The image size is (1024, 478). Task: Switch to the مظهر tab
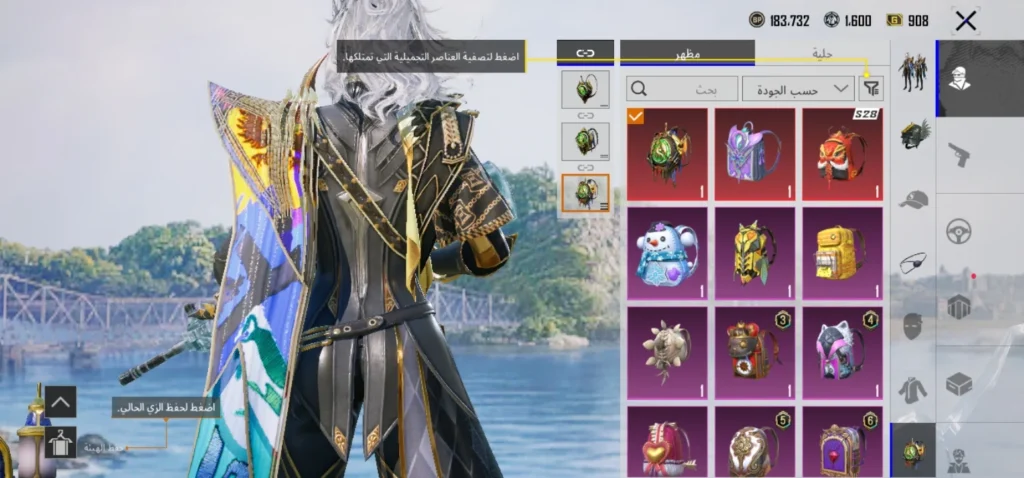click(x=687, y=52)
